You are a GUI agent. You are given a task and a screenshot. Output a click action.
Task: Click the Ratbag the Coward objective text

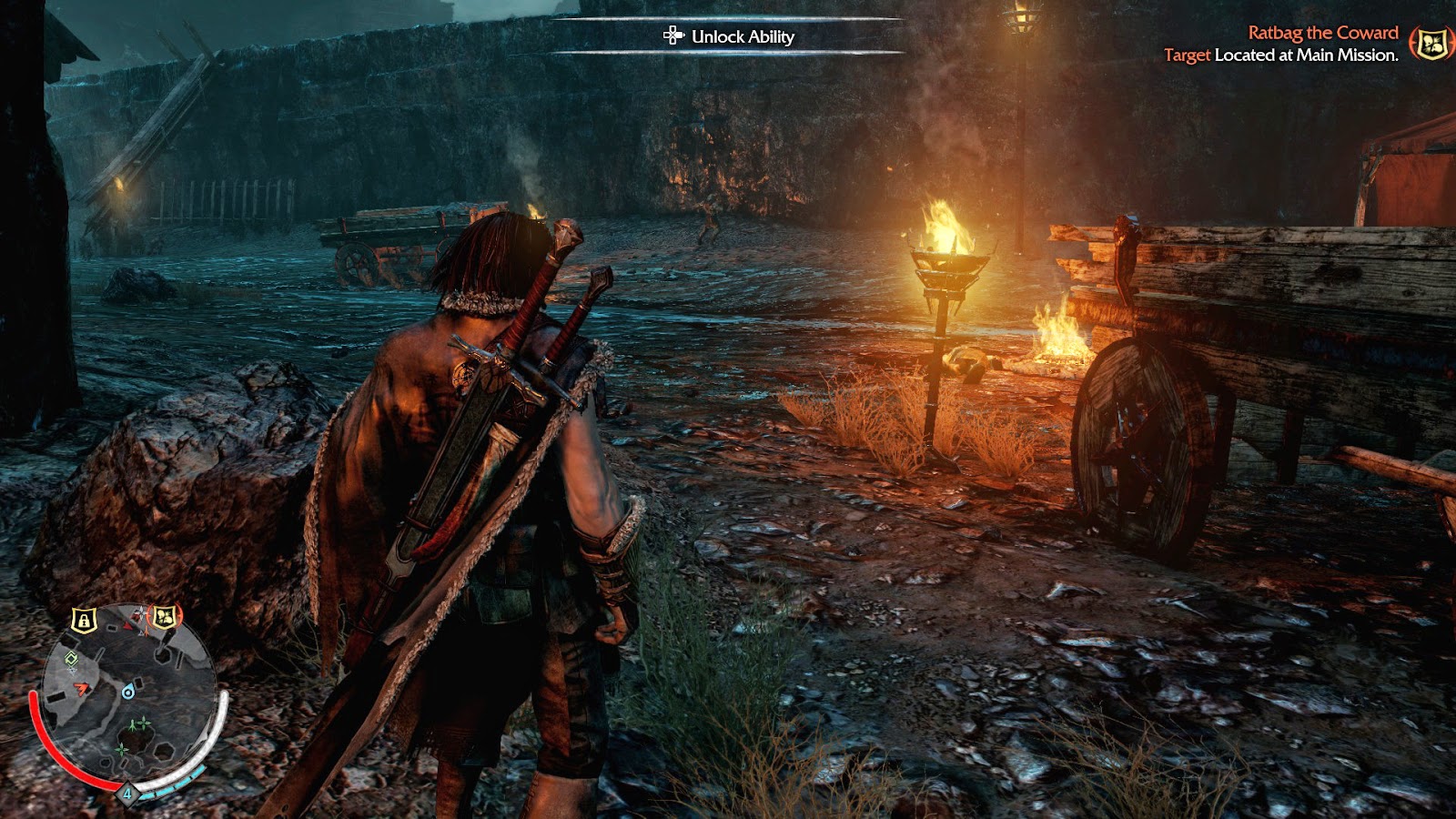click(x=1322, y=33)
